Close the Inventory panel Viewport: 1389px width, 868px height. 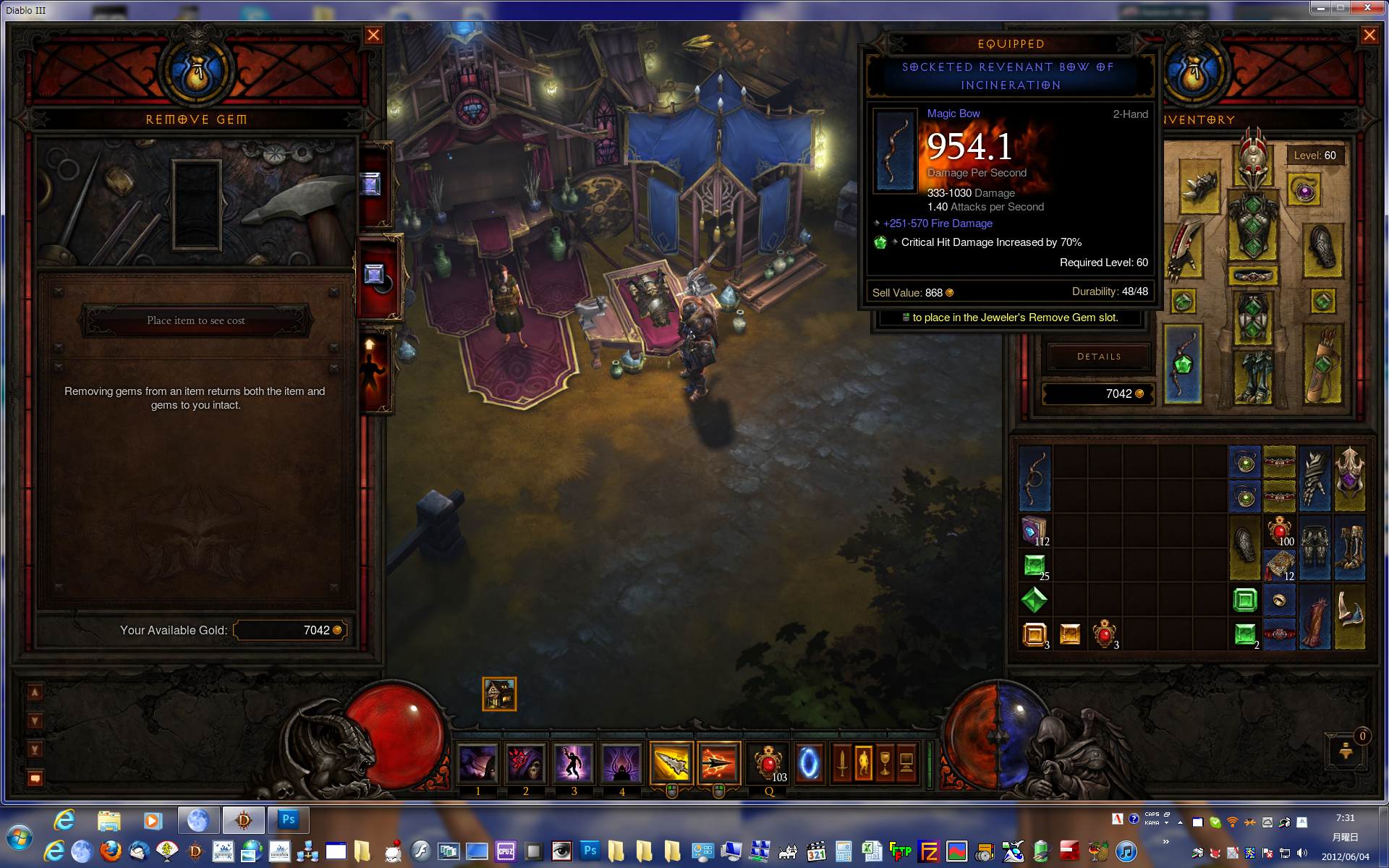click(x=1369, y=35)
